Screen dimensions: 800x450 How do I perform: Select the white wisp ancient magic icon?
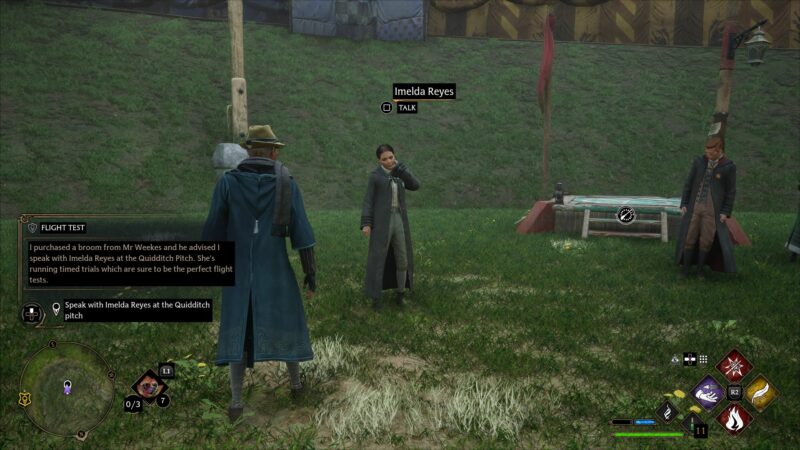point(668,410)
